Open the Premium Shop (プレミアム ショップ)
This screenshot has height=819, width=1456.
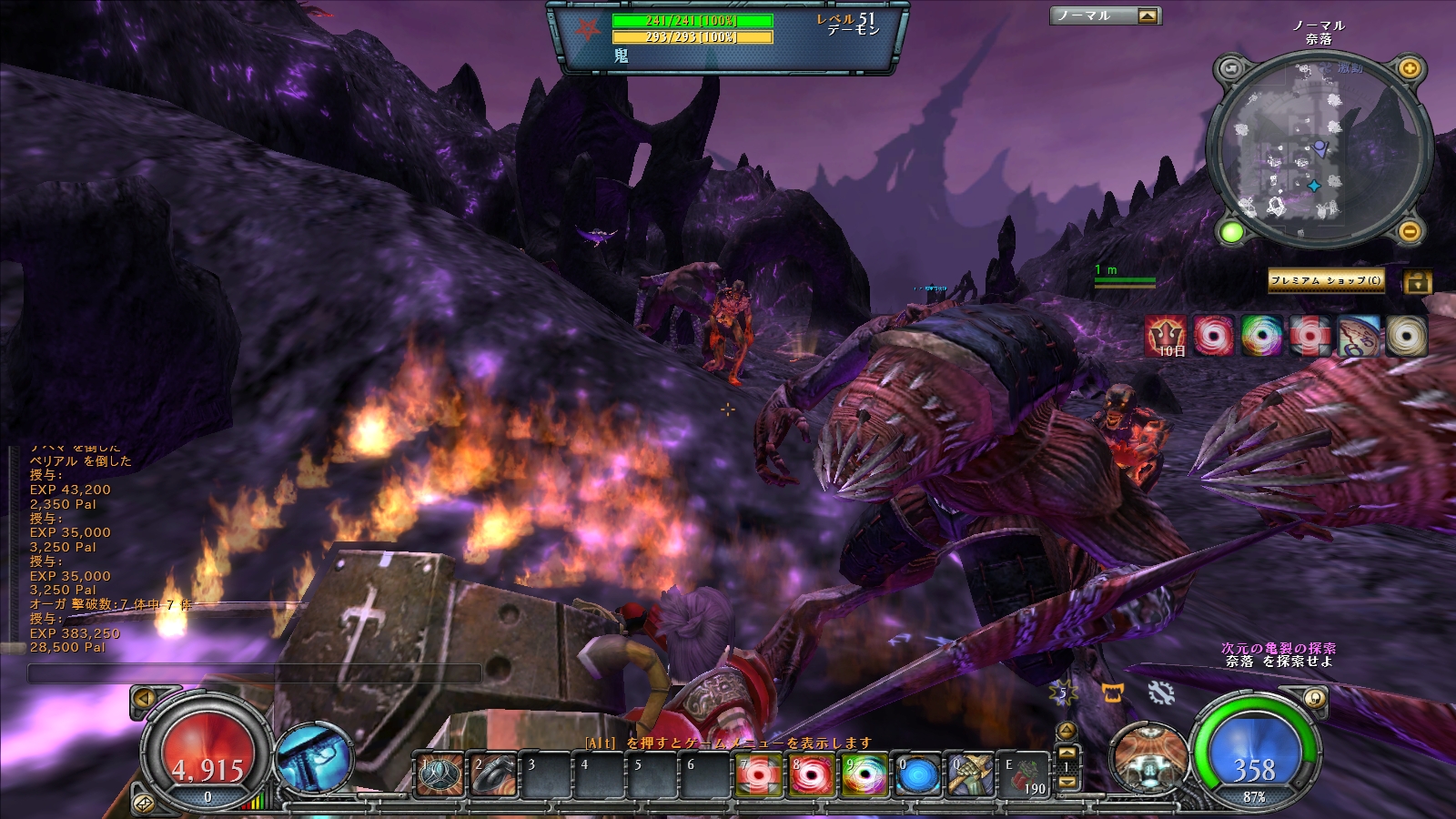1325,280
